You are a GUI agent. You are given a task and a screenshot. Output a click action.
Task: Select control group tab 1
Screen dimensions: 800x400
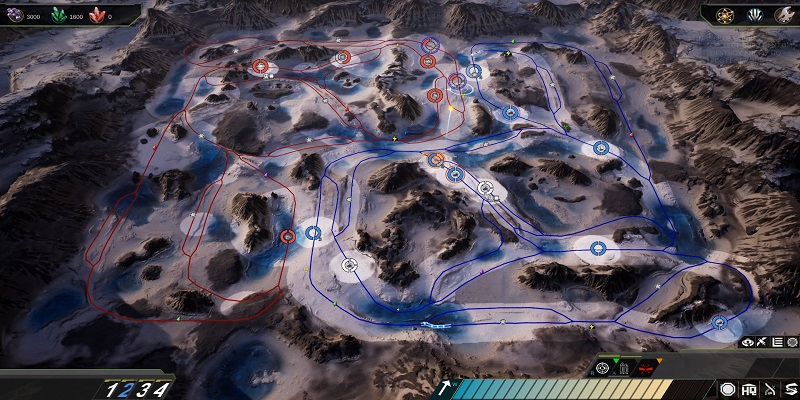point(112,390)
